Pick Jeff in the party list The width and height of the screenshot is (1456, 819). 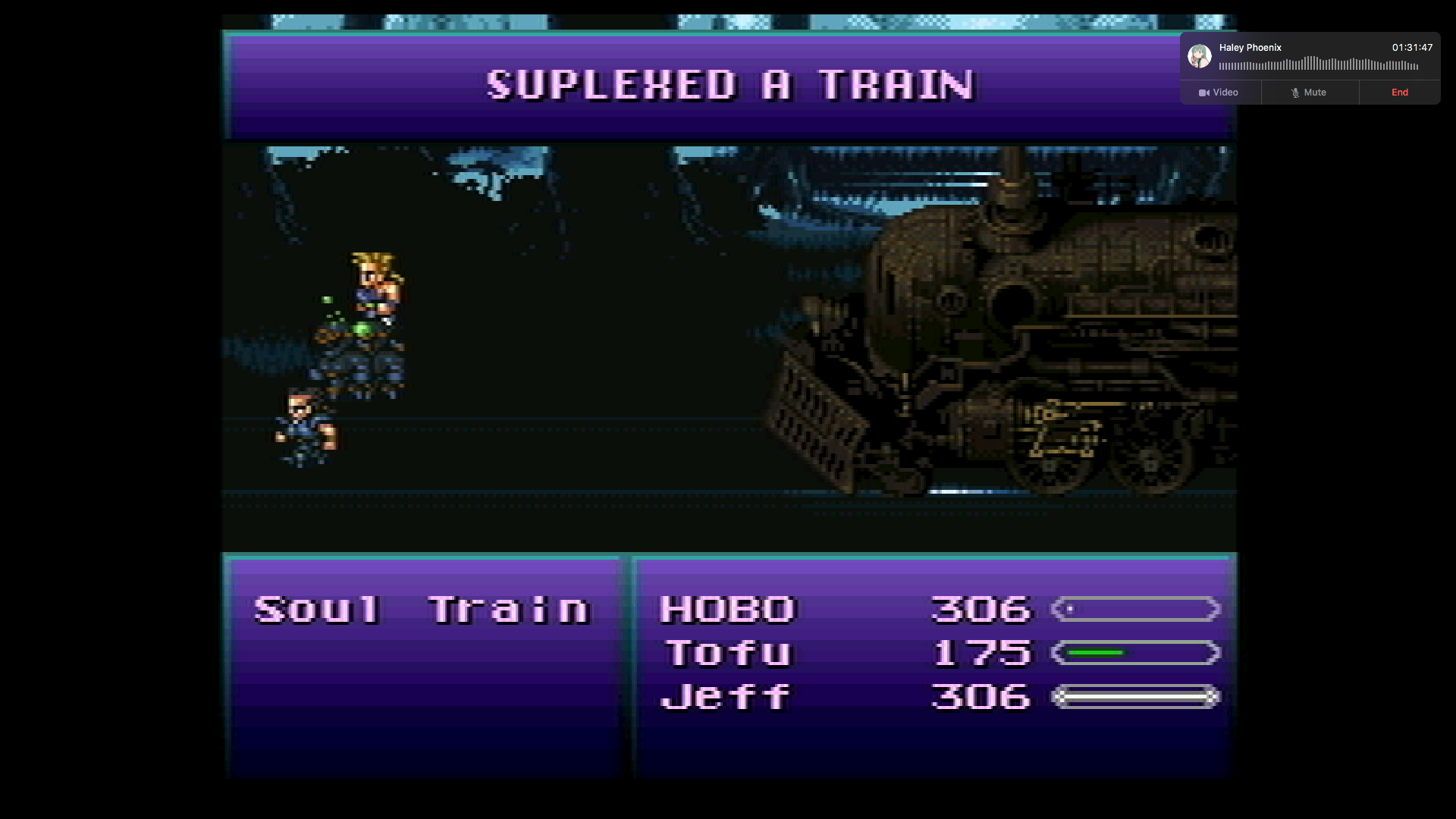725,697
